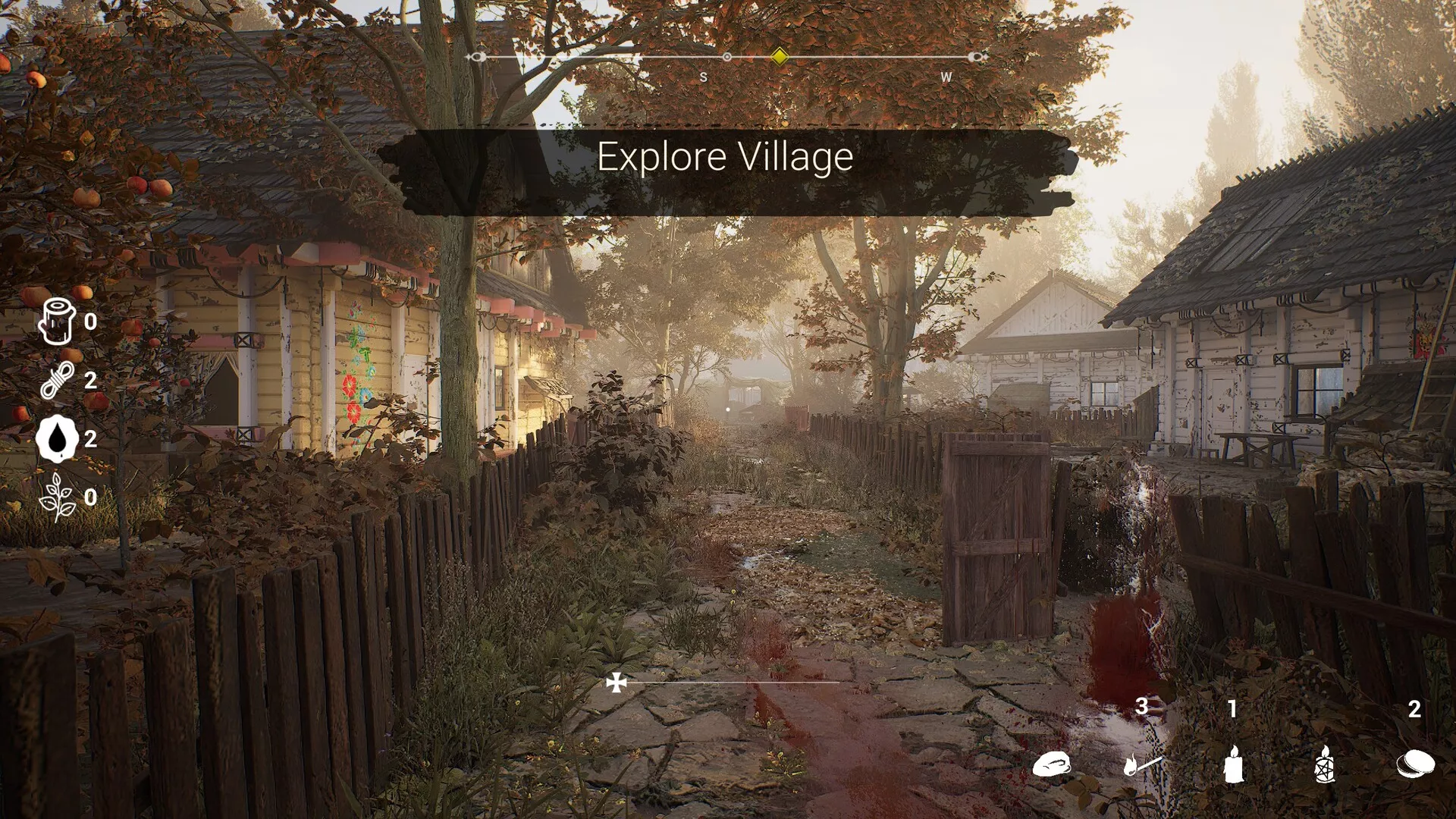Open the Explore Village objective banner
This screenshot has width=1456, height=819.
point(726,157)
